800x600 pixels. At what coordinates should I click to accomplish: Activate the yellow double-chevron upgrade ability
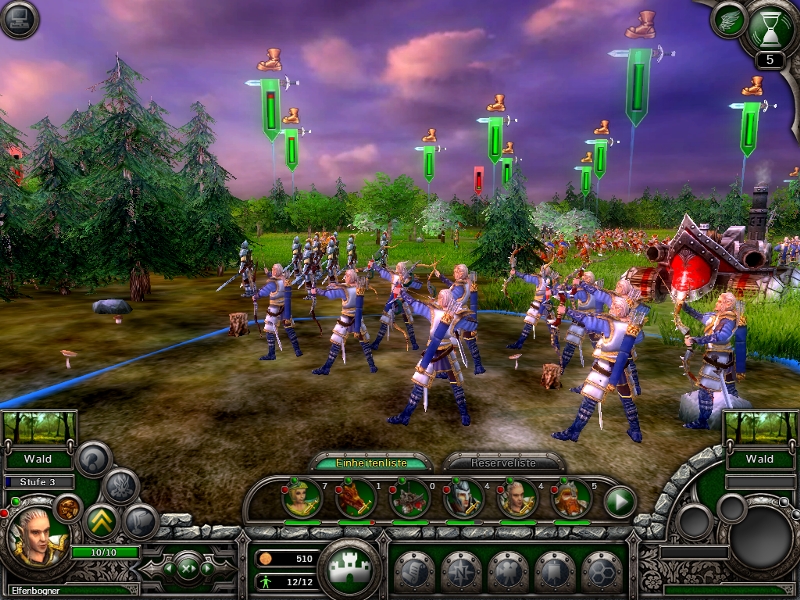(x=101, y=520)
